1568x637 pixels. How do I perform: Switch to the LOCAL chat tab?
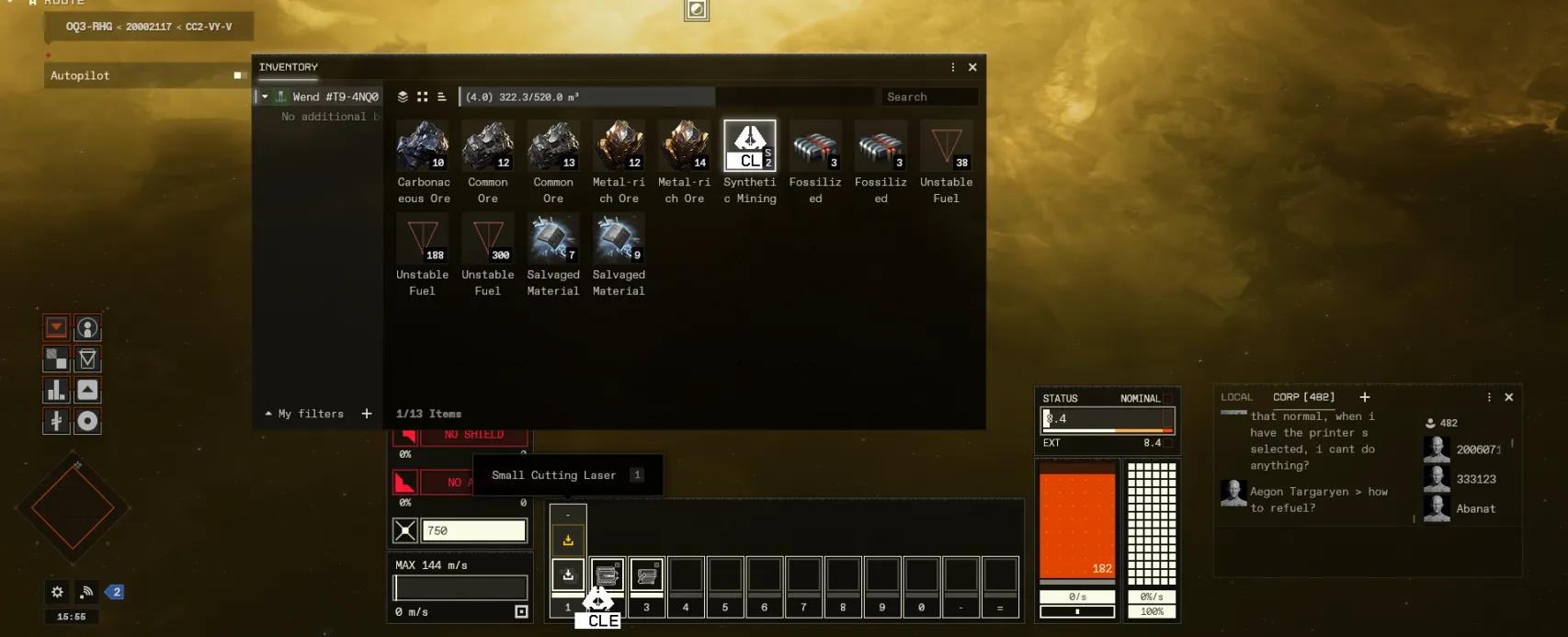1236,397
